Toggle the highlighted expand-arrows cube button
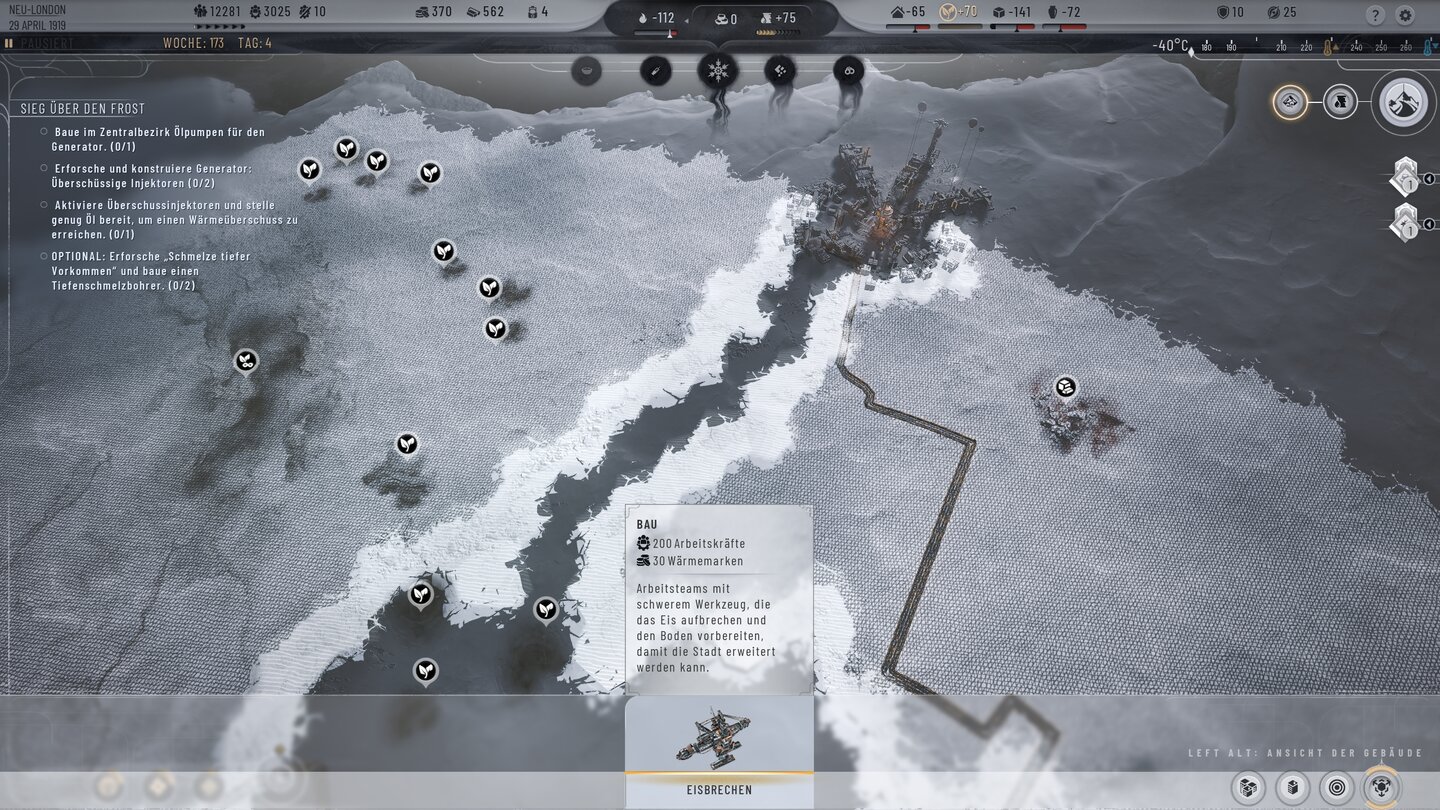1440x810 pixels. click(x=1382, y=787)
